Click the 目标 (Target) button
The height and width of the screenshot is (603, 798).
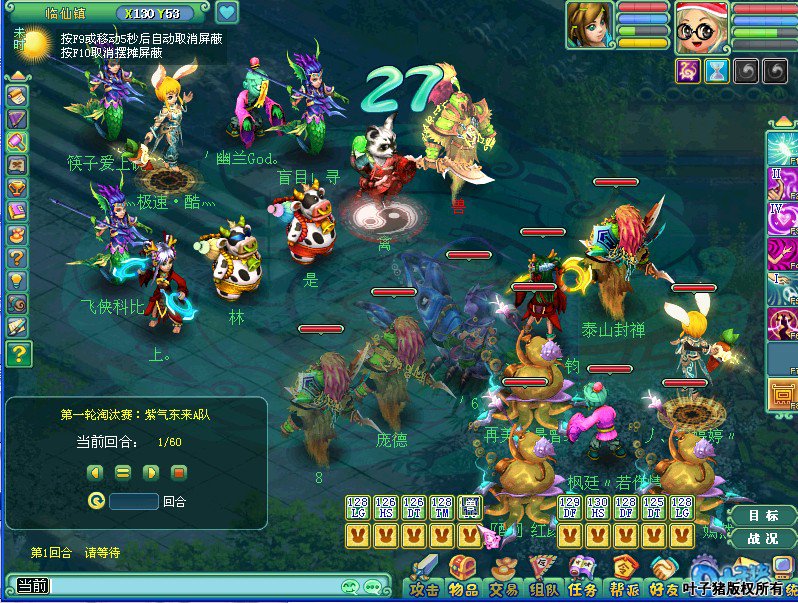(x=764, y=517)
